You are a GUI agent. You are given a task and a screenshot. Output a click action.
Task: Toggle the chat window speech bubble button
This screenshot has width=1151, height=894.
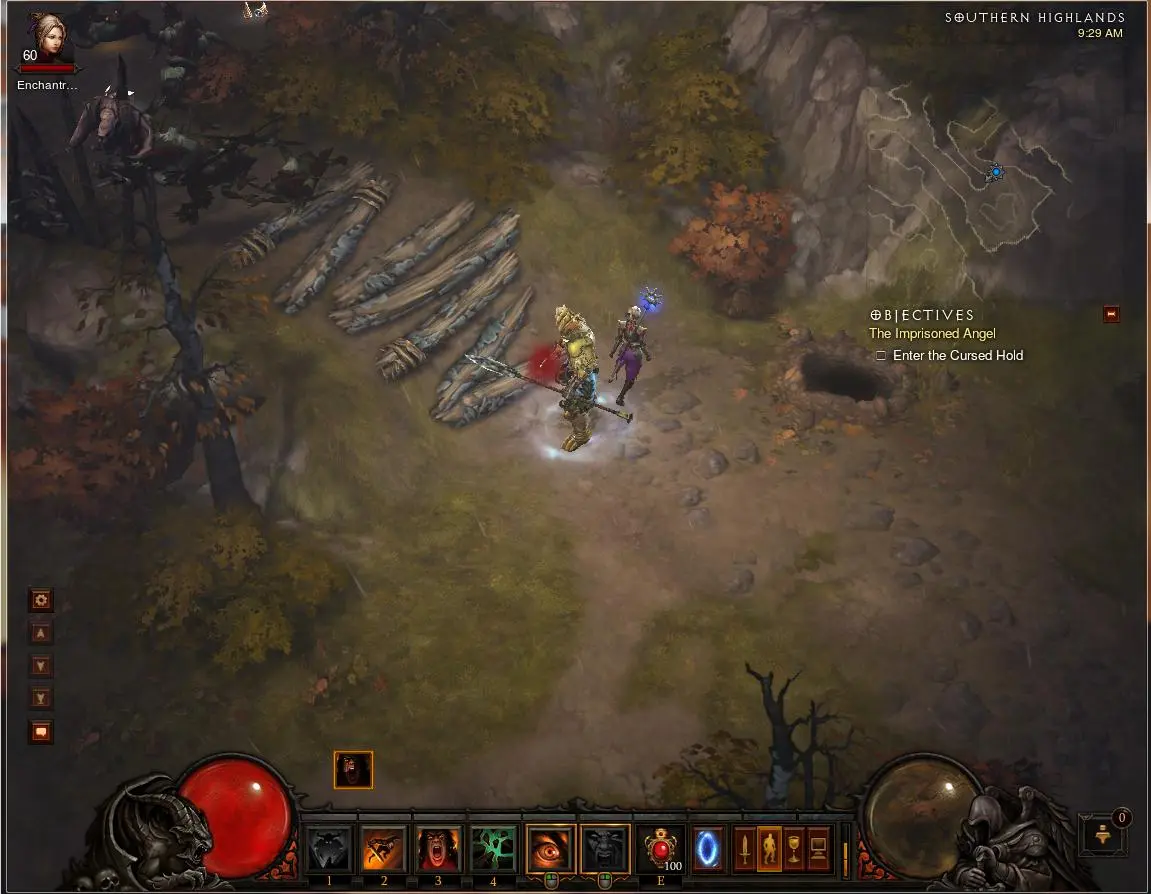[x=41, y=732]
